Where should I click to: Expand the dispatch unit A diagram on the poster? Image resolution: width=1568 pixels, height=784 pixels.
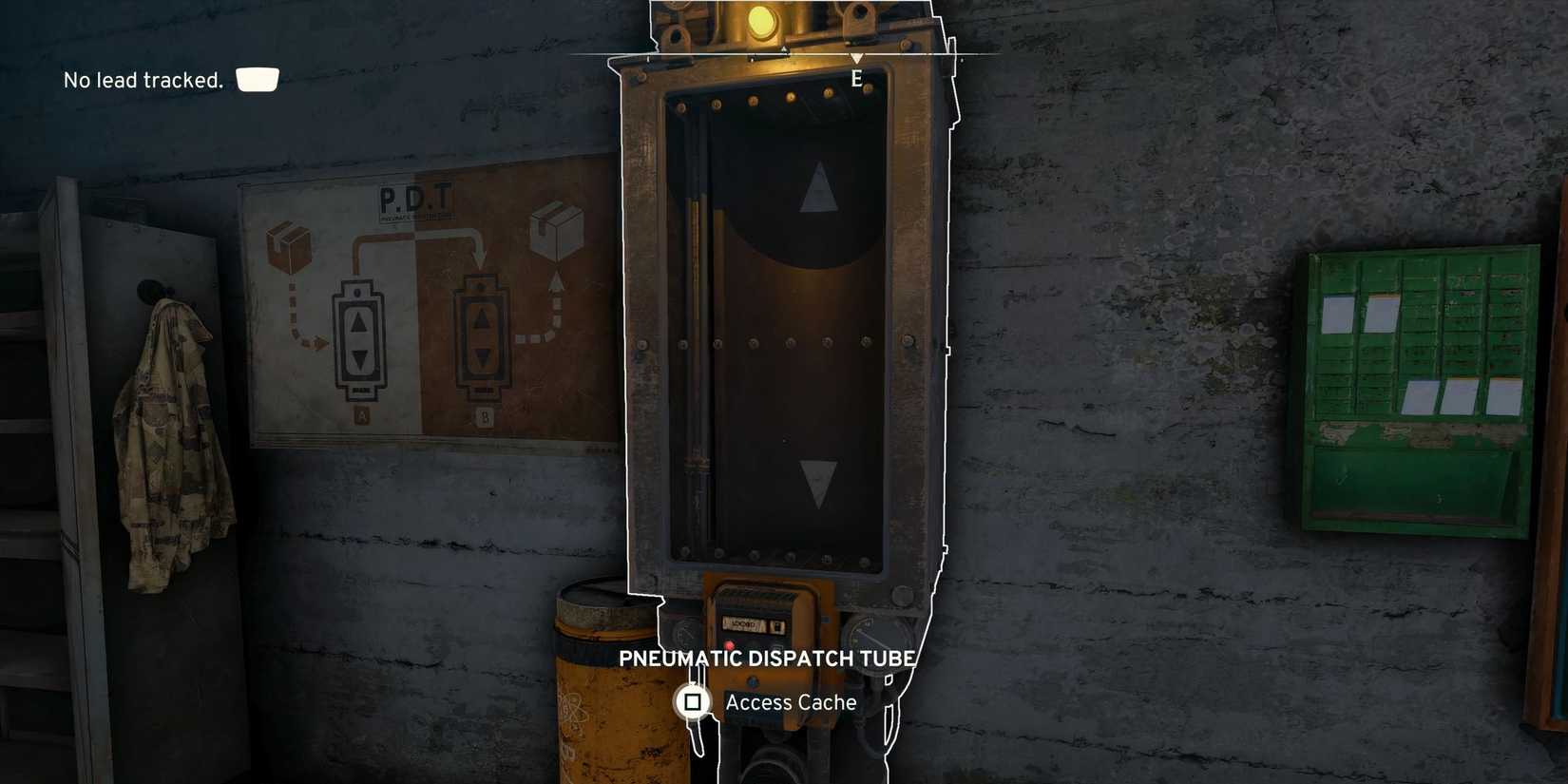tap(359, 335)
